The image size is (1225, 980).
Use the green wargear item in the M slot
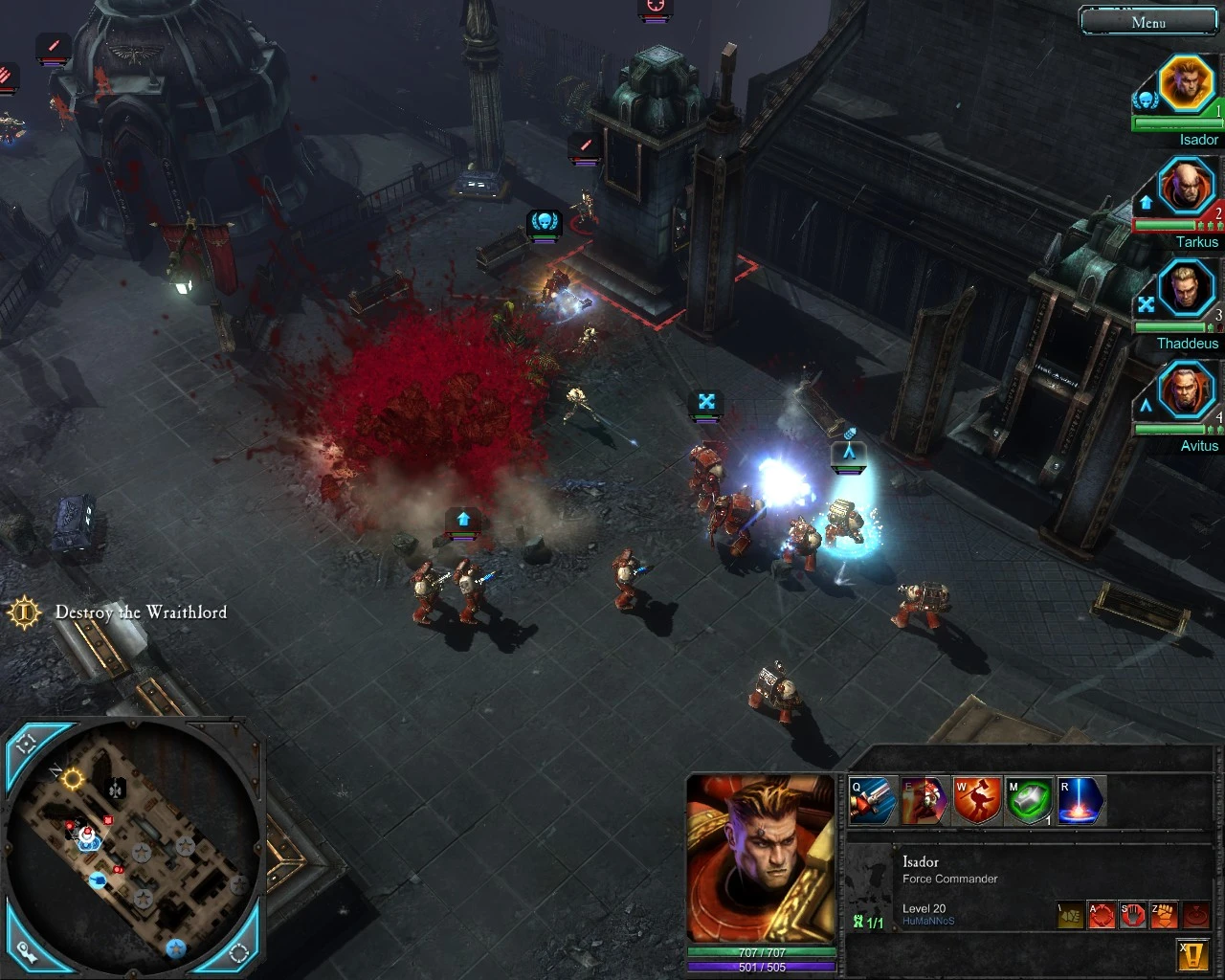click(x=1028, y=801)
